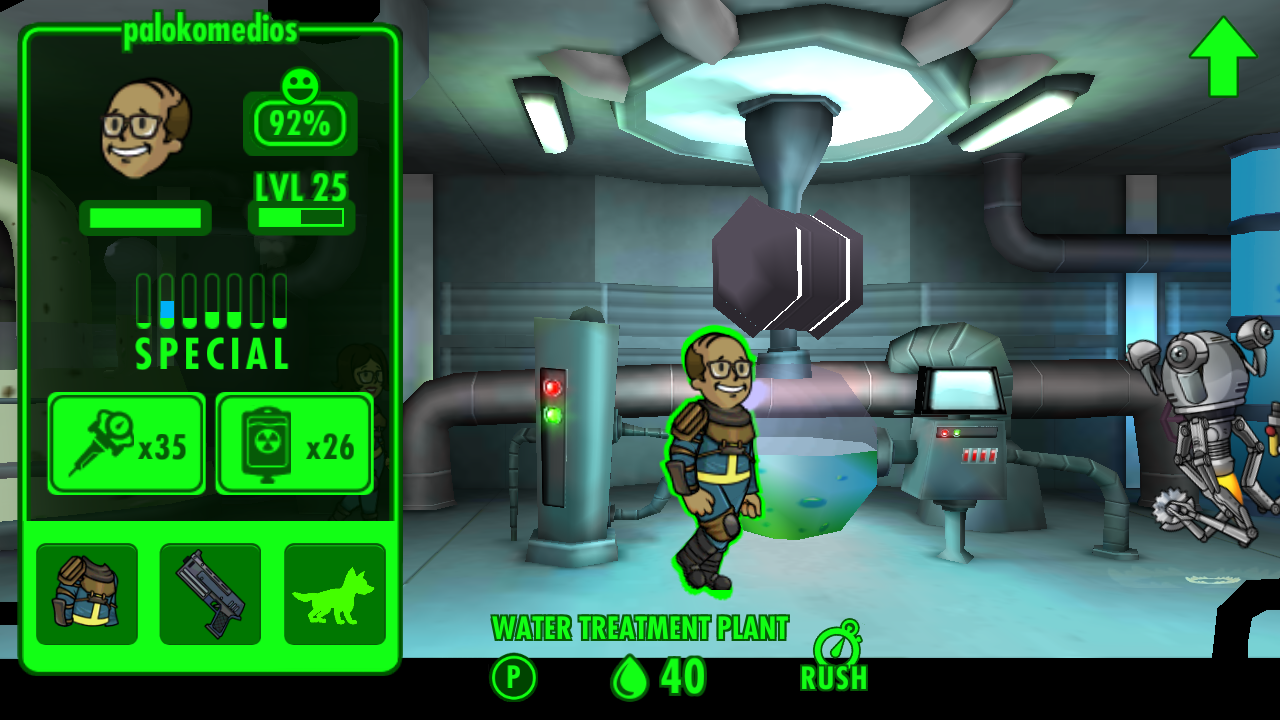Open the dog pet slot

[x=334, y=594]
